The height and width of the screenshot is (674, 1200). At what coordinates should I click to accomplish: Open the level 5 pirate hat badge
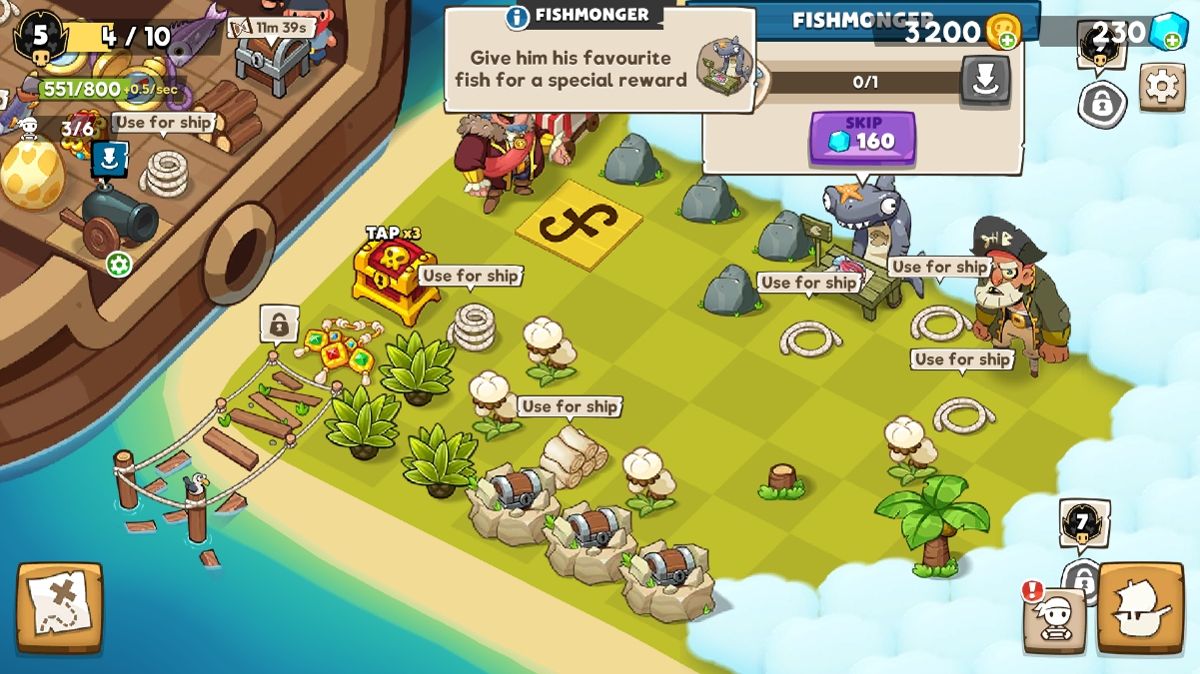coord(40,37)
